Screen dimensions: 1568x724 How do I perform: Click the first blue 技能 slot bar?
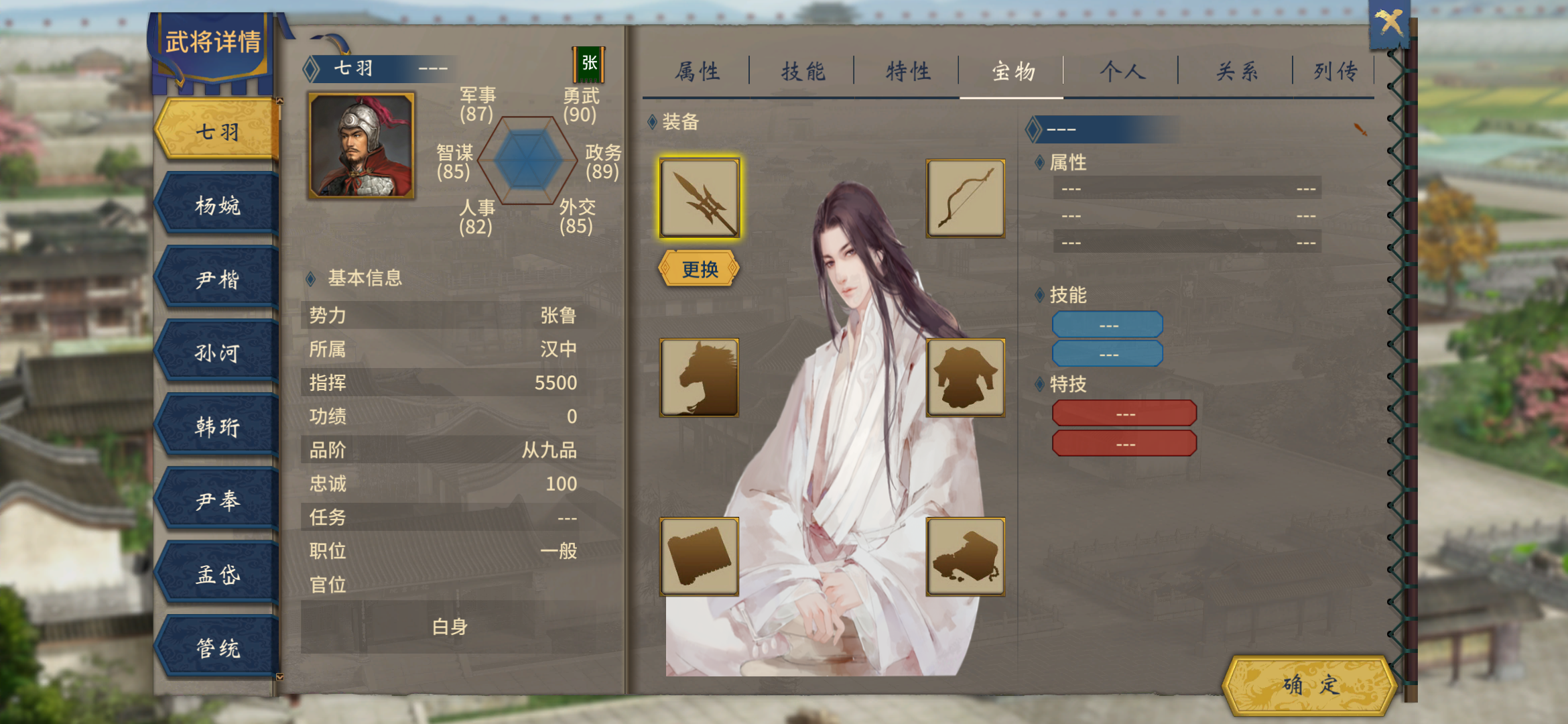(x=1107, y=324)
